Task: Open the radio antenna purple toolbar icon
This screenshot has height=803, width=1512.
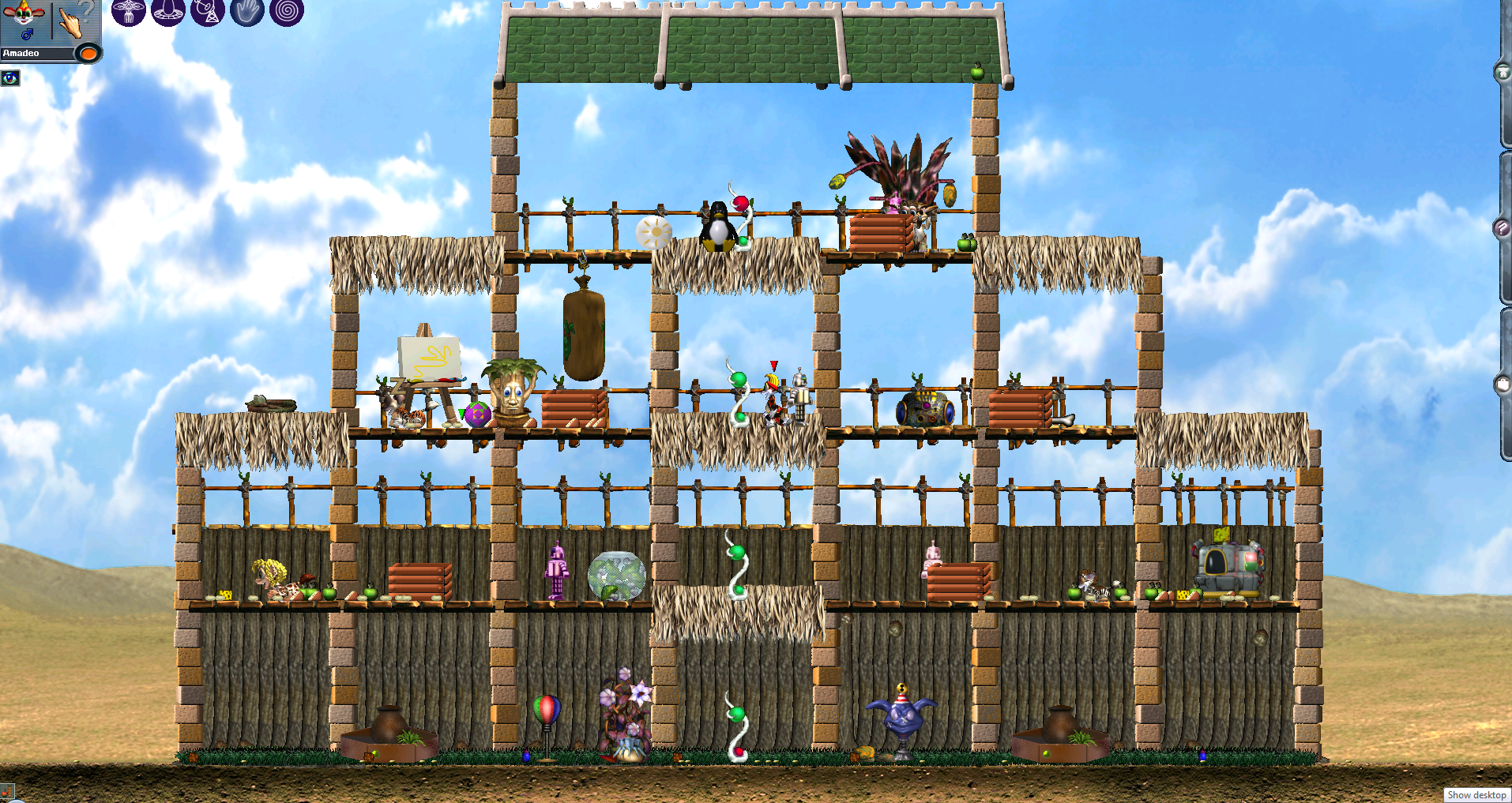Action: pos(208,13)
